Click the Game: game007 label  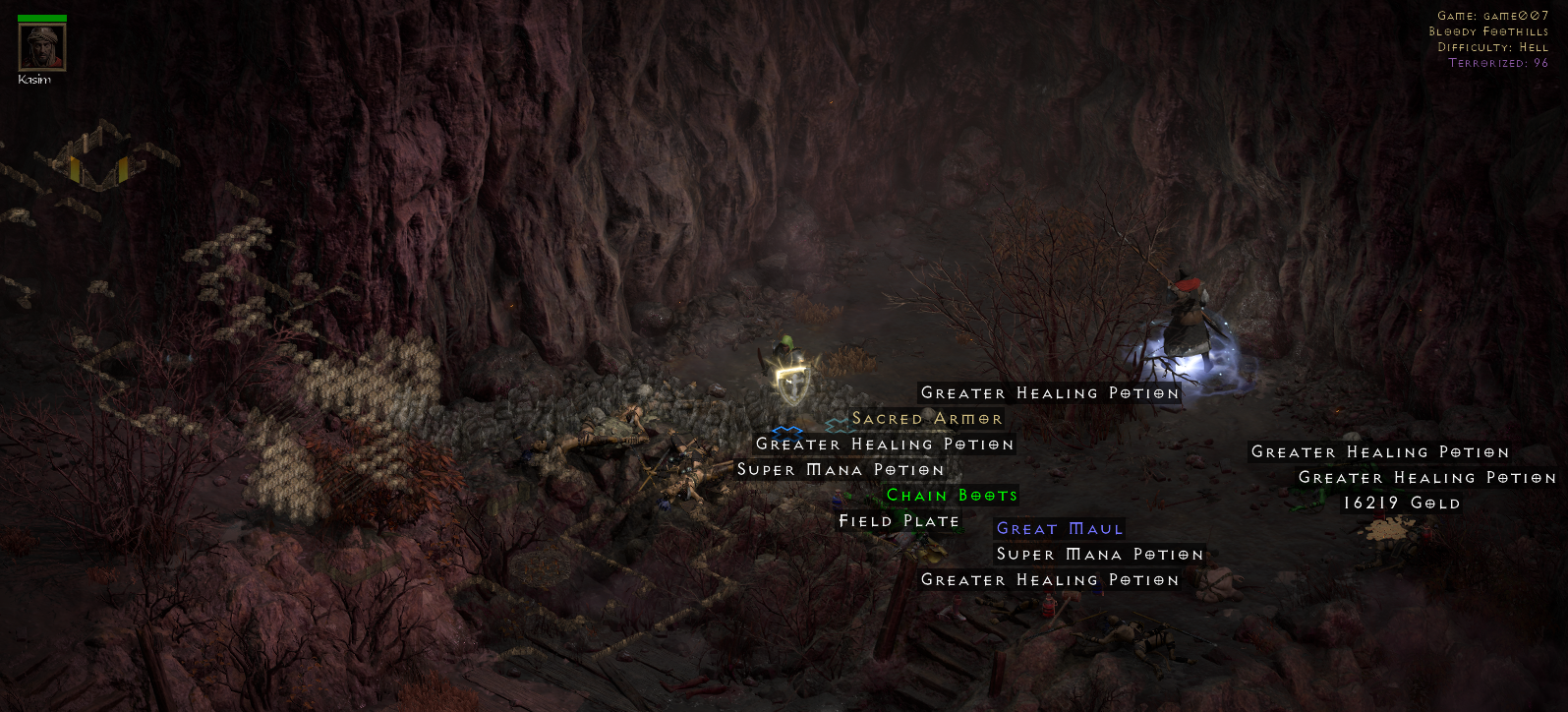tap(1494, 14)
